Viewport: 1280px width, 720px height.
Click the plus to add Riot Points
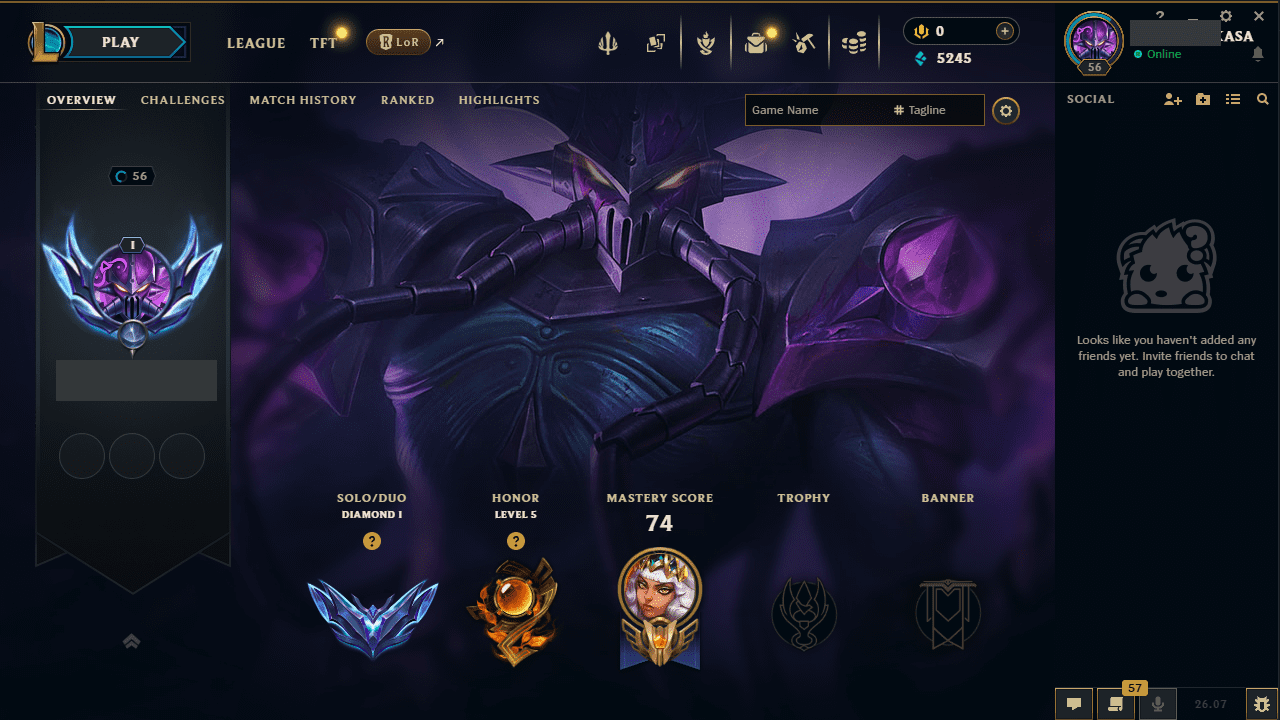1003,31
